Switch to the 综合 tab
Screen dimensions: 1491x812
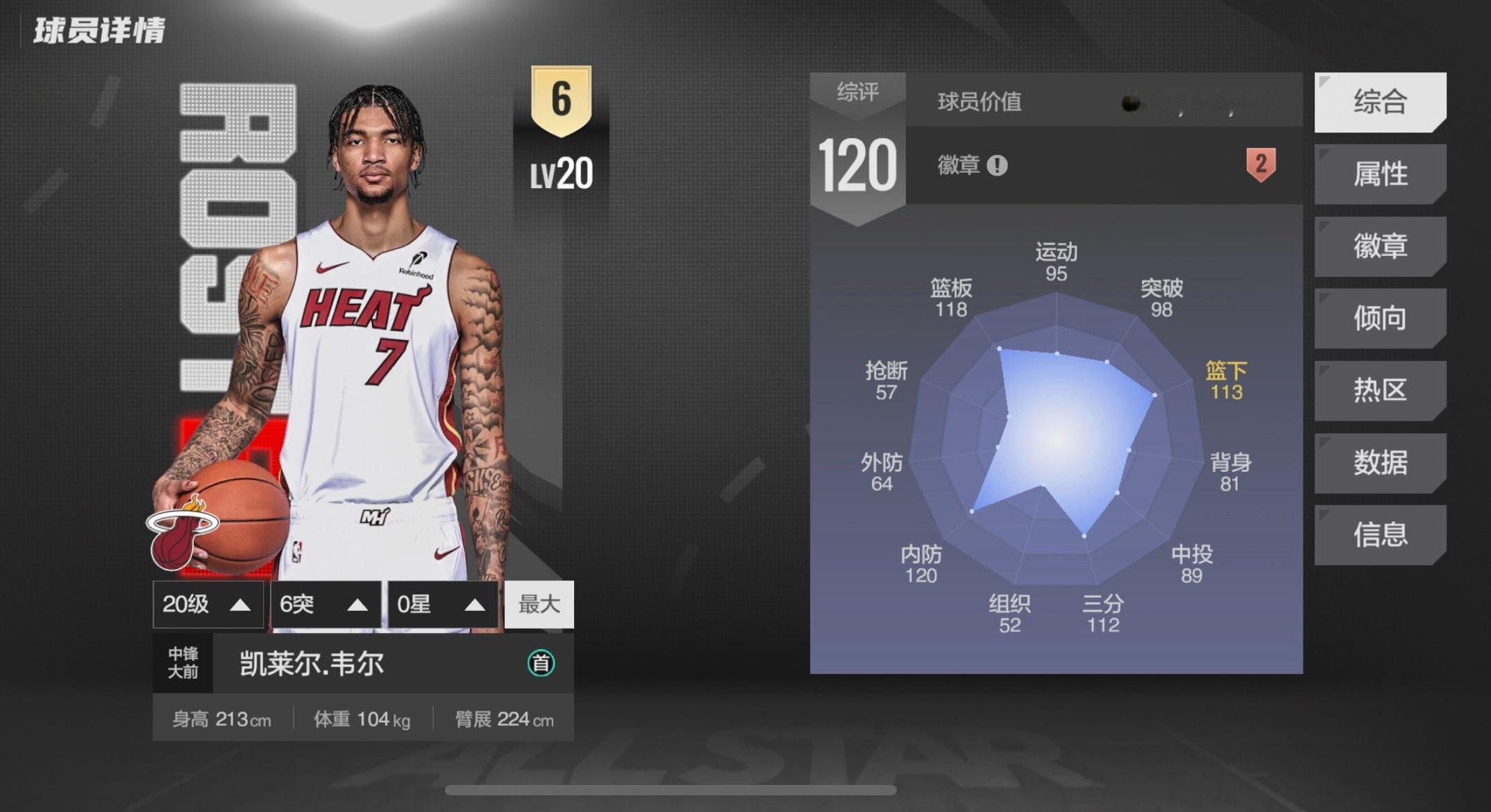(x=1379, y=102)
